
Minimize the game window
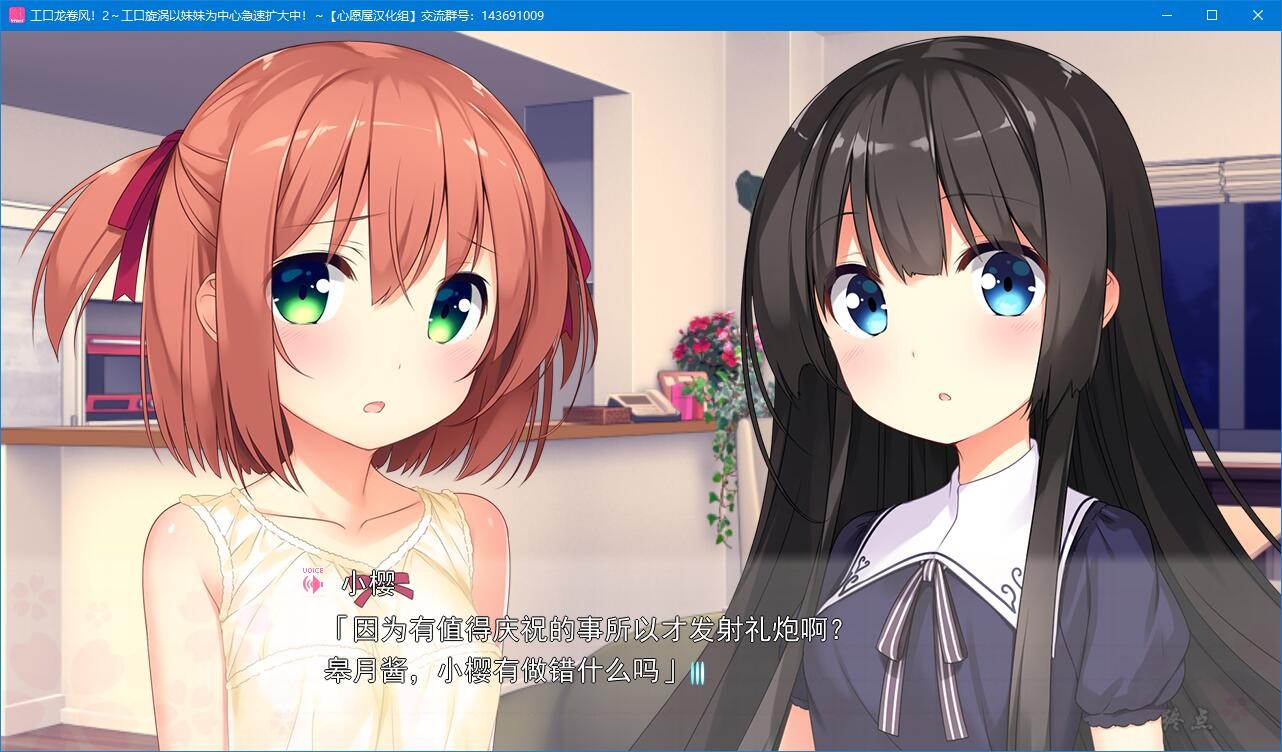(x=1165, y=15)
